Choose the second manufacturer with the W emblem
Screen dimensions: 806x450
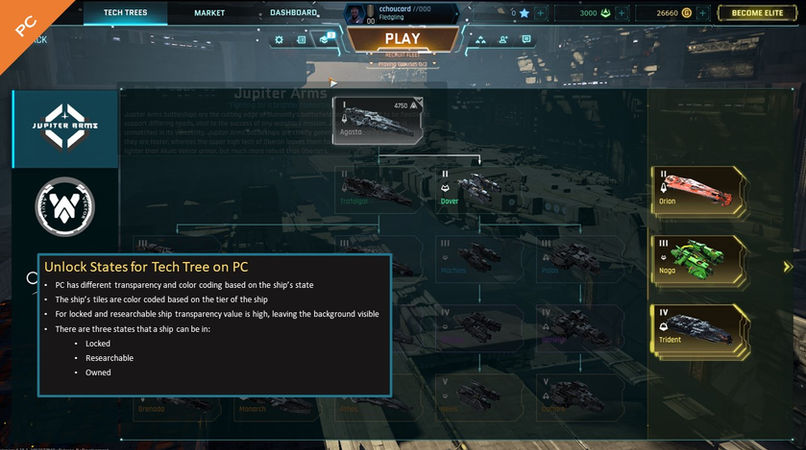coord(64,204)
